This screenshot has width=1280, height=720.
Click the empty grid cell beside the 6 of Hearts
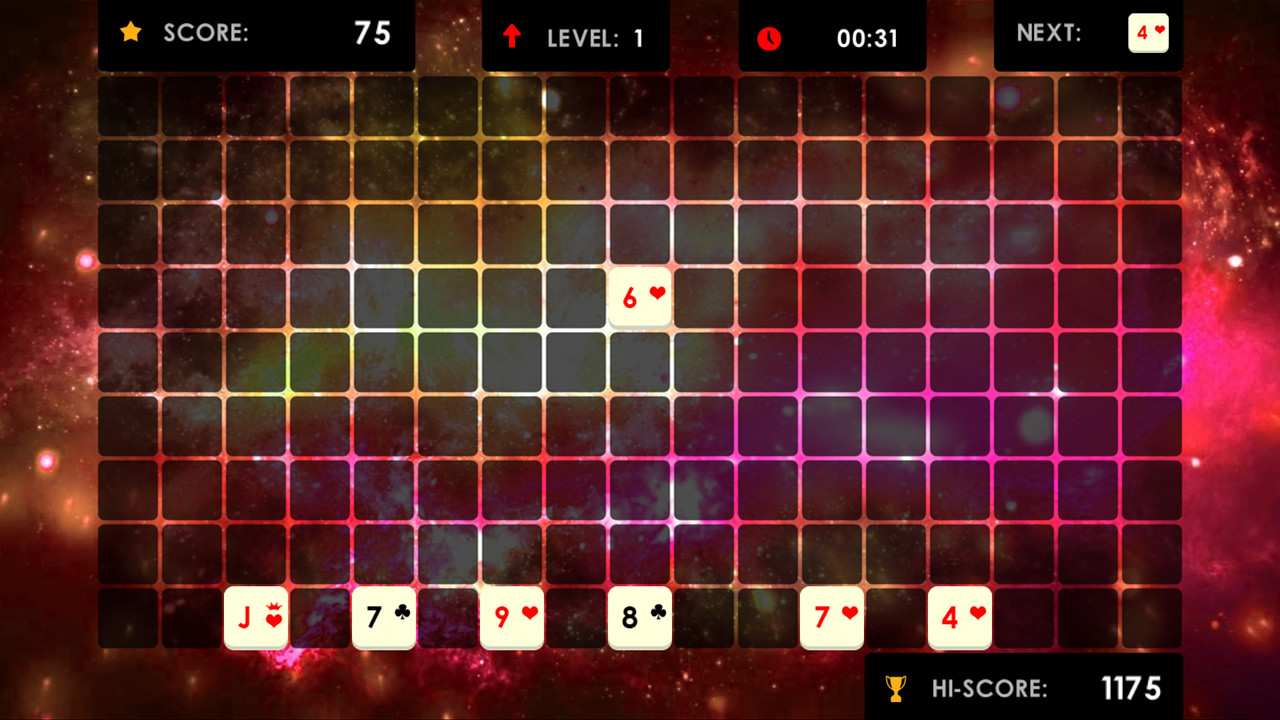pyautogui.click(x=704, y=295)
